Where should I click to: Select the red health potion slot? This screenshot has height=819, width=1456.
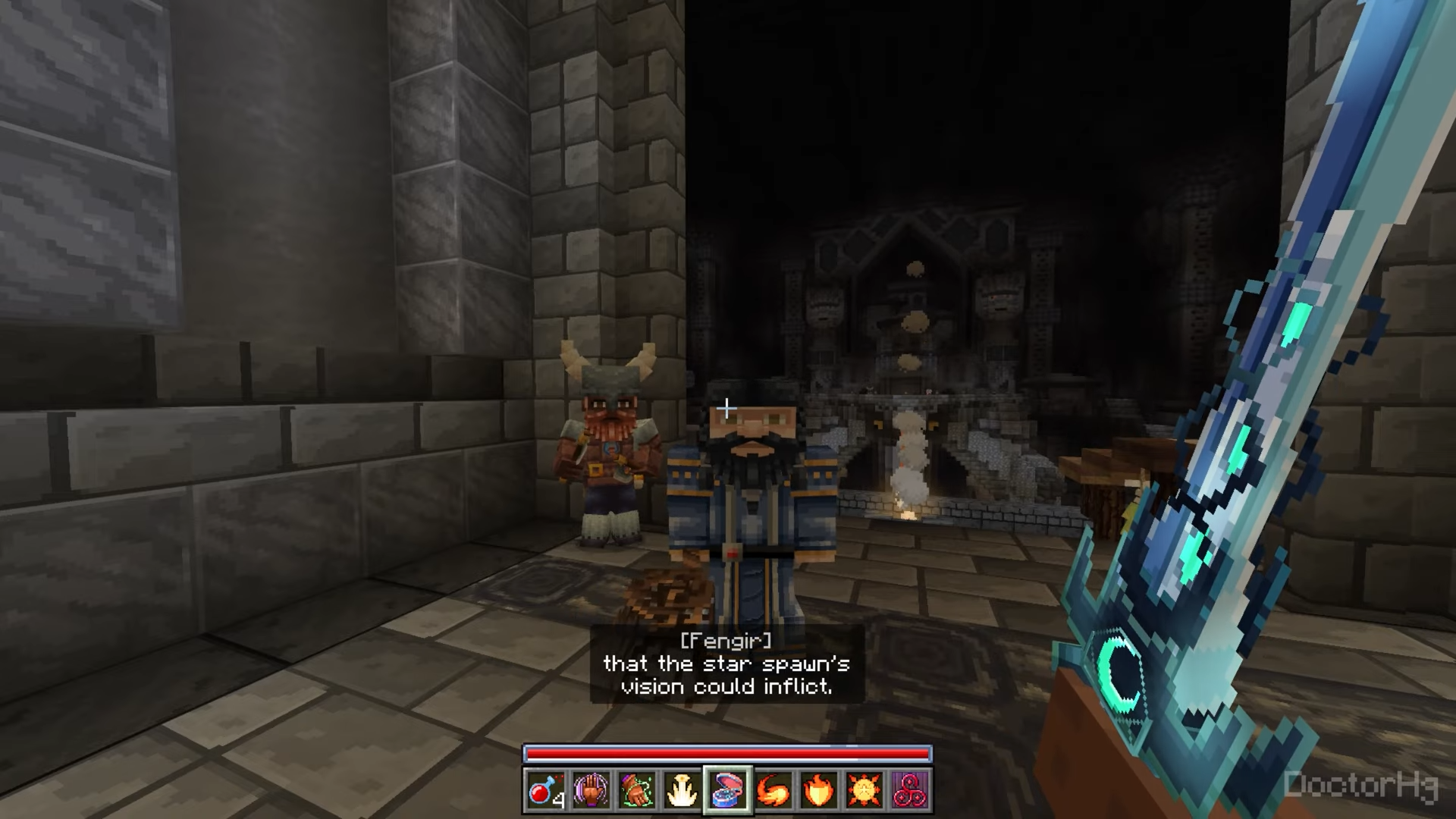546,791
